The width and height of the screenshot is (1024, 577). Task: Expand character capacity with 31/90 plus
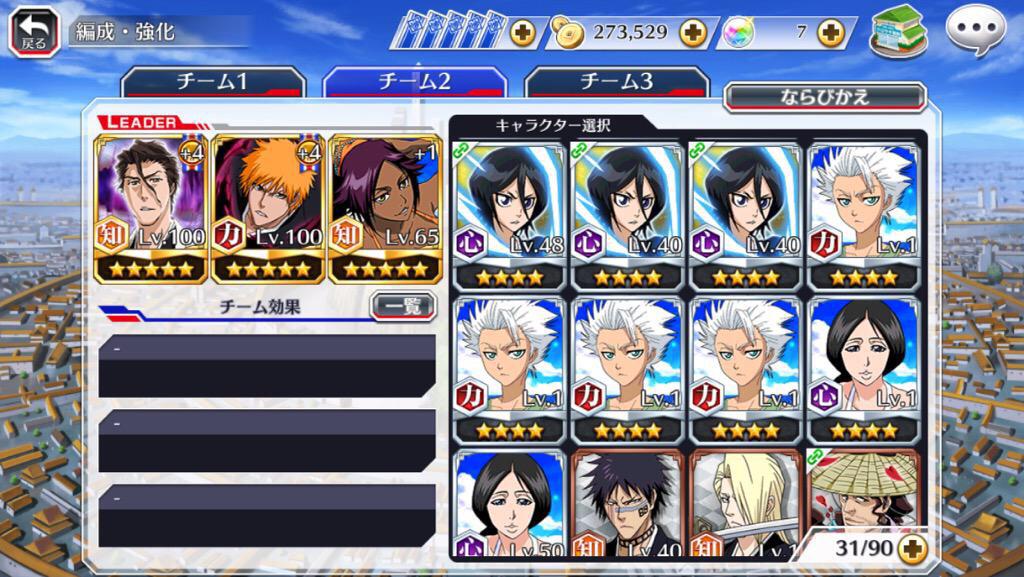click(911, 548)
